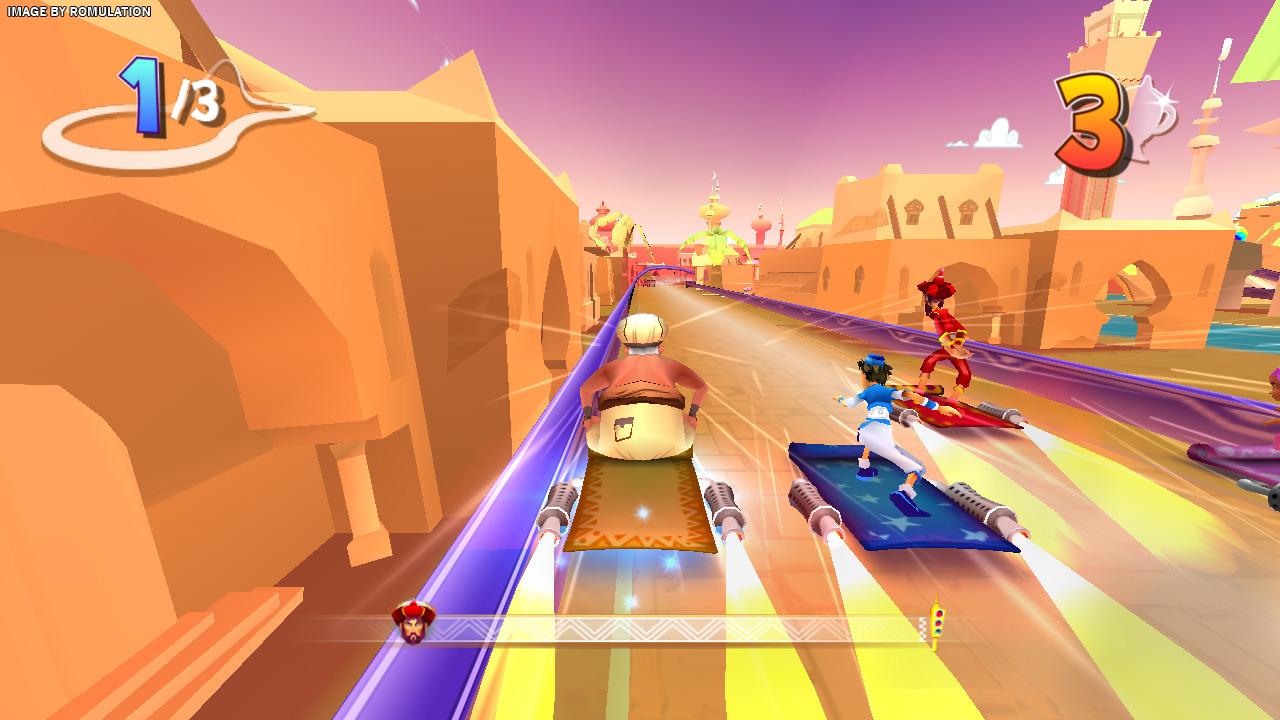Select the finish-line marker on the progress track
1280x720 pixels.
click(x=935, y=624)
